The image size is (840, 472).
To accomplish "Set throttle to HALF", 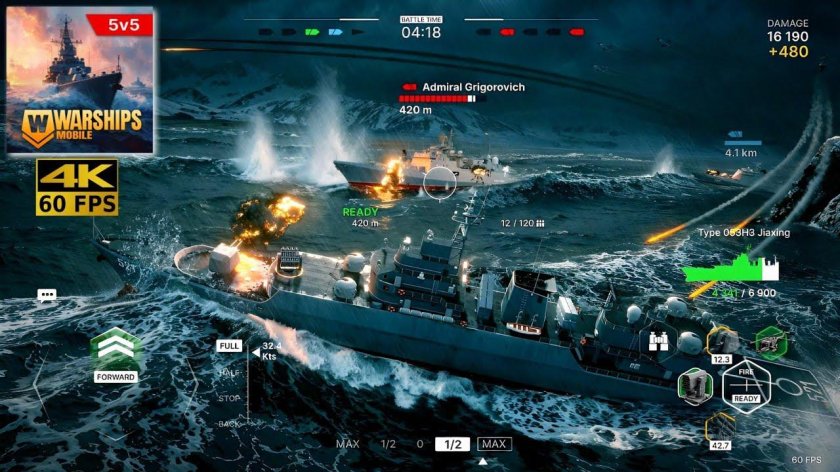I will pos(229,372).
